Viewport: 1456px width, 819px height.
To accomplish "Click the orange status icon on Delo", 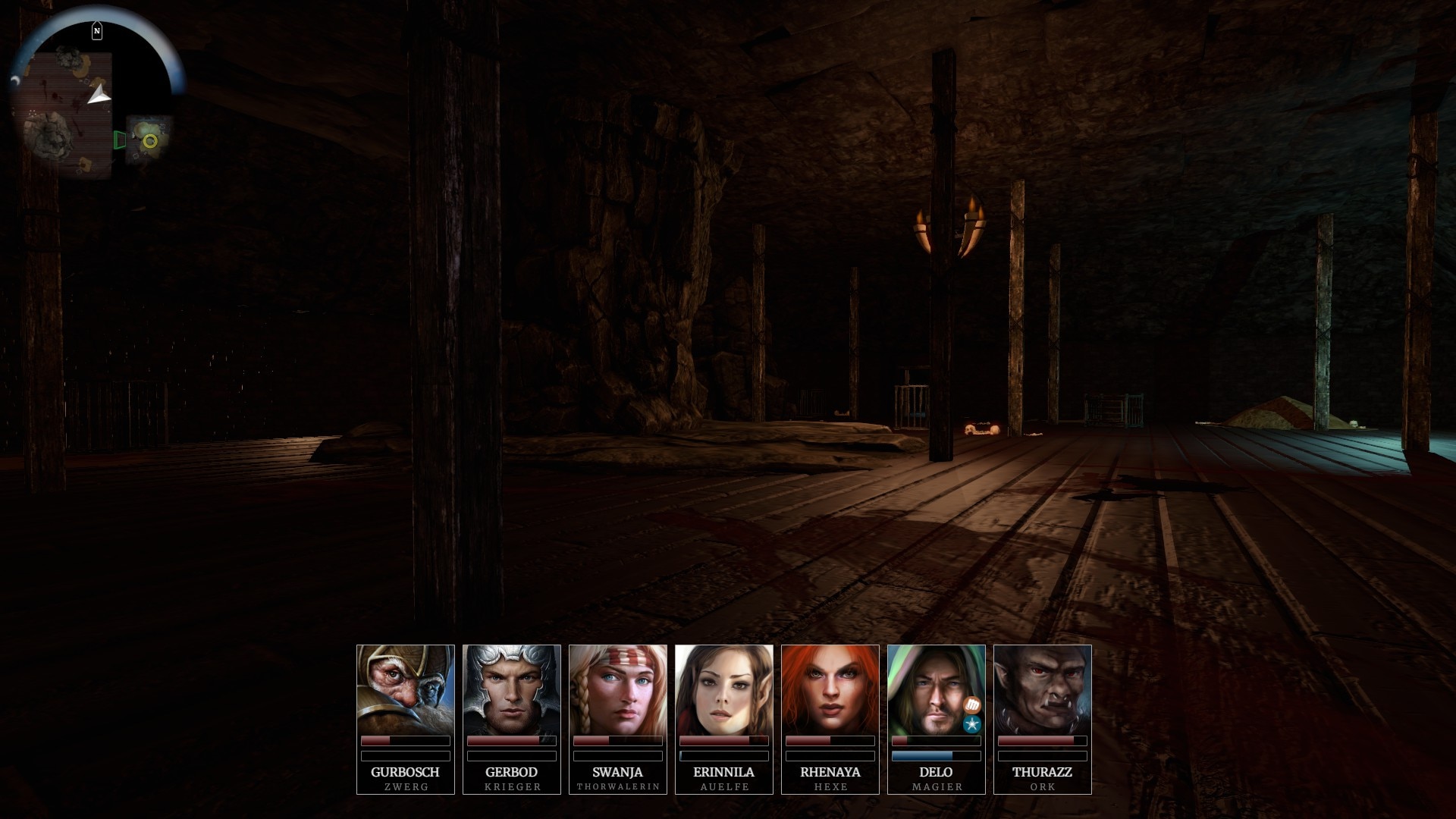I will pos(972,705).
